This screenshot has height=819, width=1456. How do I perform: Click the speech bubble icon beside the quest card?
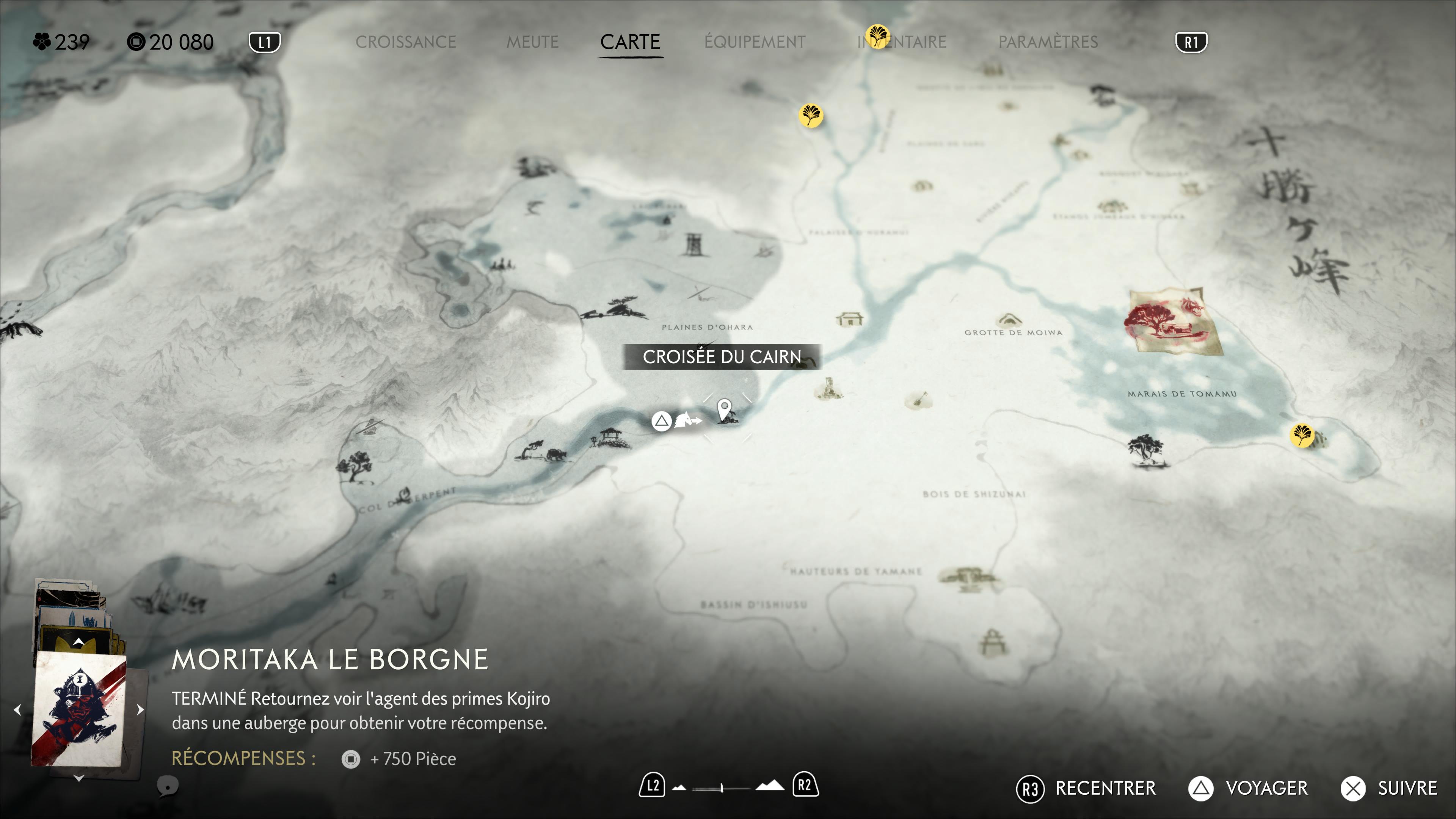pos(167,786)
